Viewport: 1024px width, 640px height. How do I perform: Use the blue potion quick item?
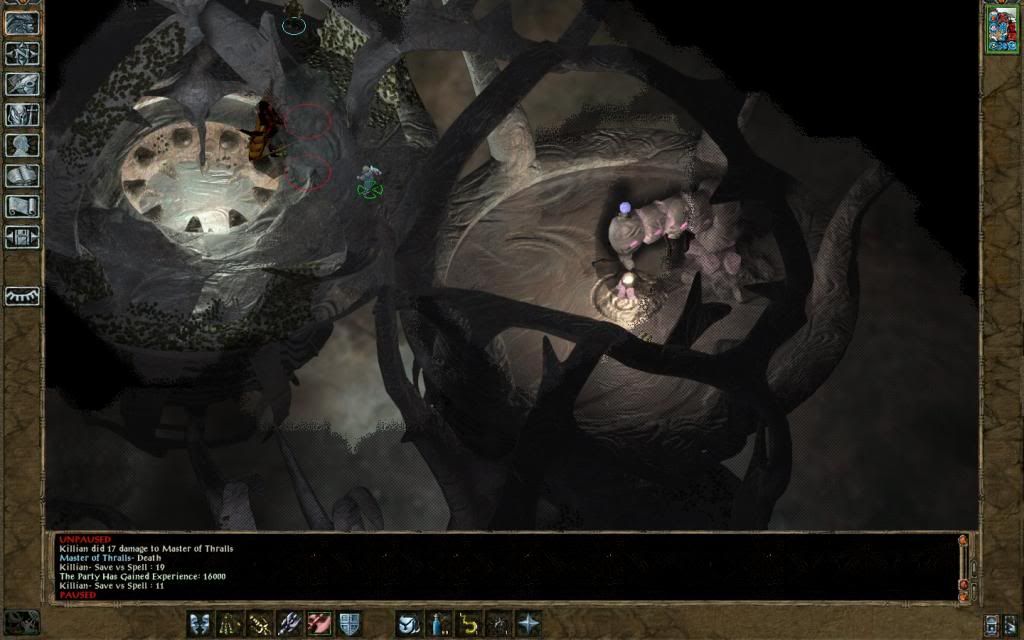[x=437, y=624]
